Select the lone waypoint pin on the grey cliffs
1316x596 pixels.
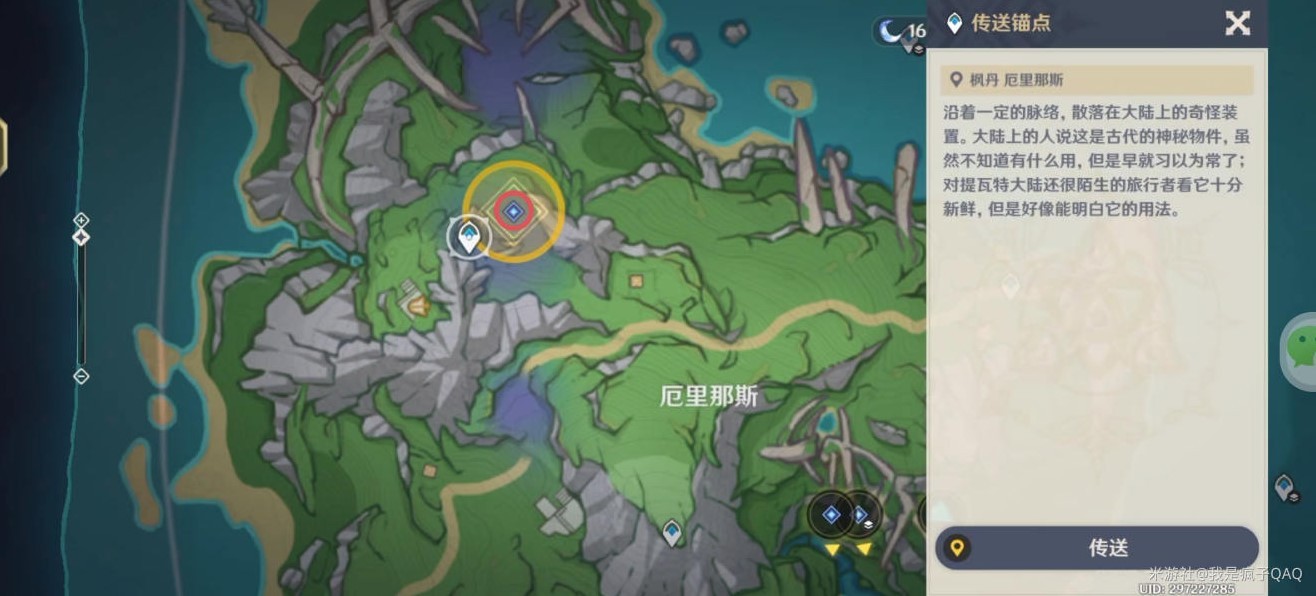(x=672, y=532)
